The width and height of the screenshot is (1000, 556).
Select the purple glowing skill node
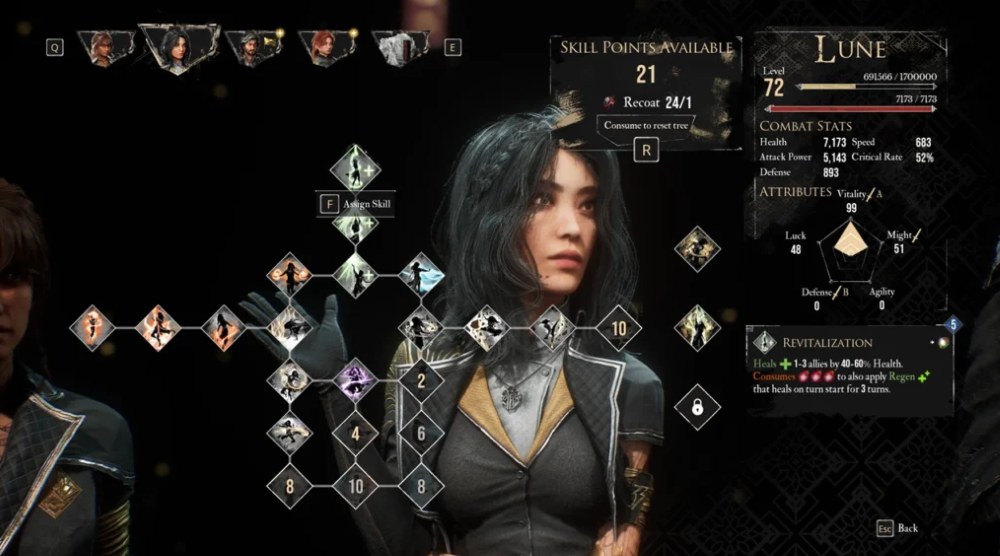pos(355,380)
